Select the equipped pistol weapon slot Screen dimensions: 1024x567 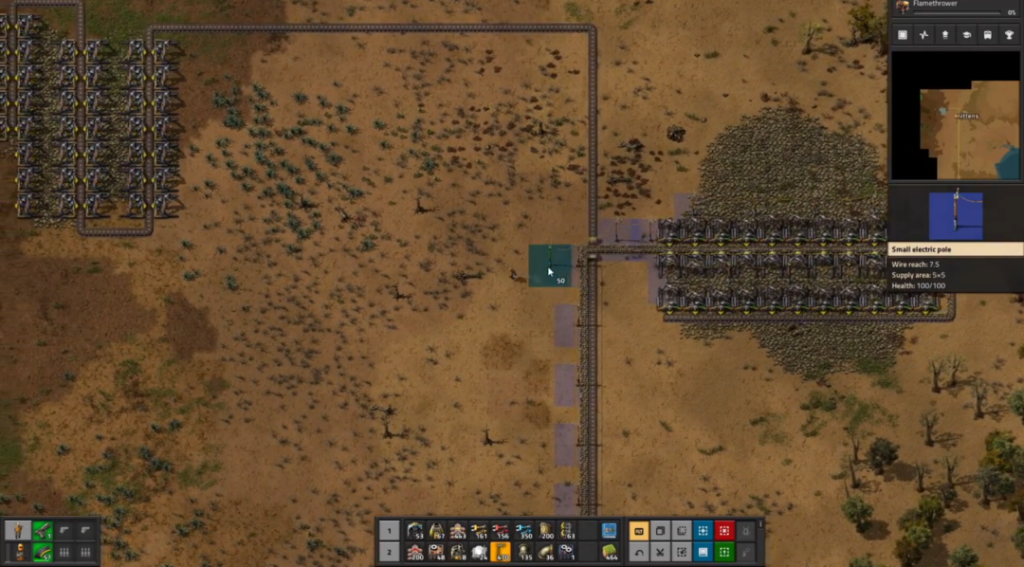pos(43,530)
